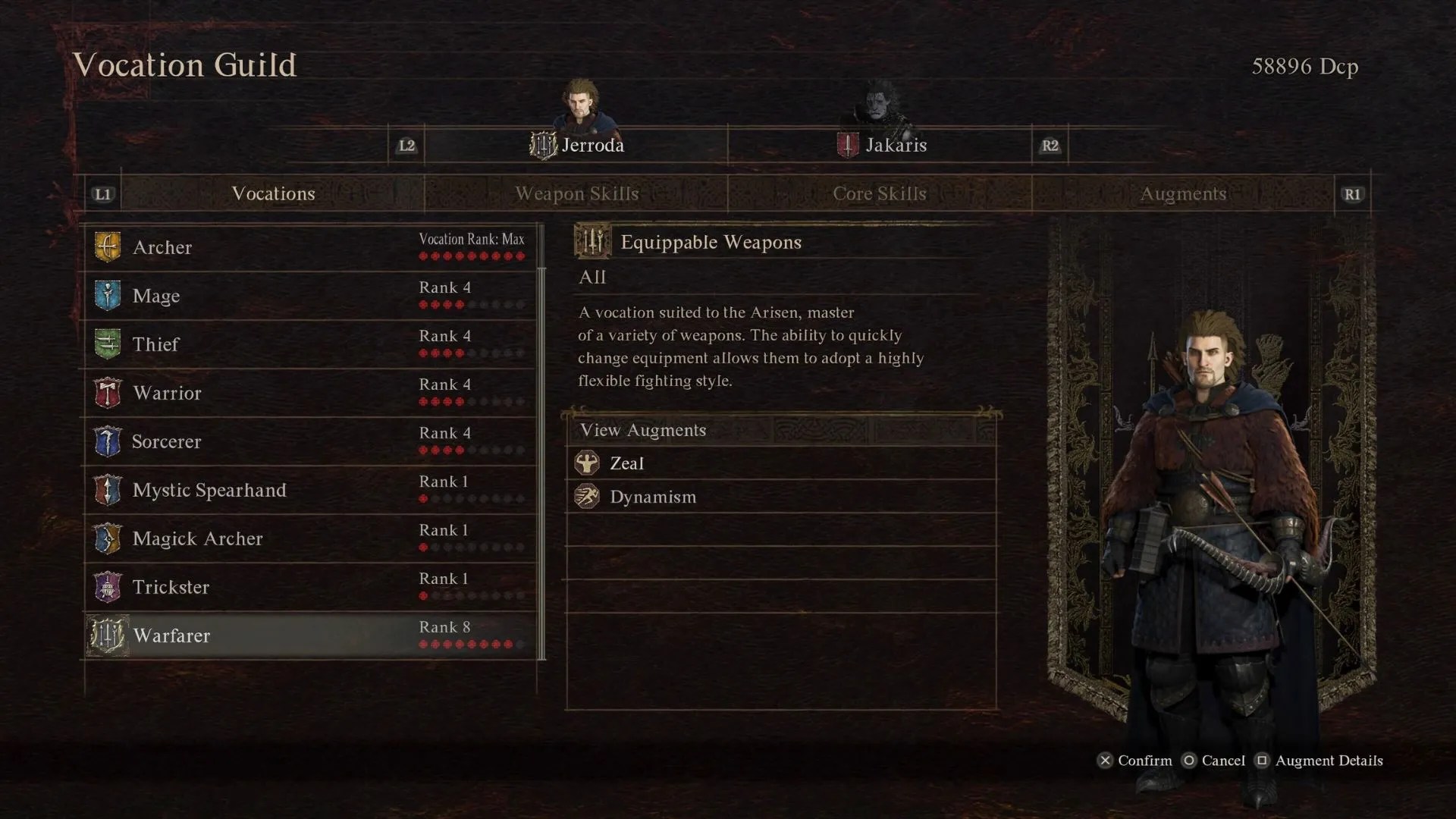Switch to the Vocations tab
Viewport: 1456px width, 819px height.
coord(273,193)
